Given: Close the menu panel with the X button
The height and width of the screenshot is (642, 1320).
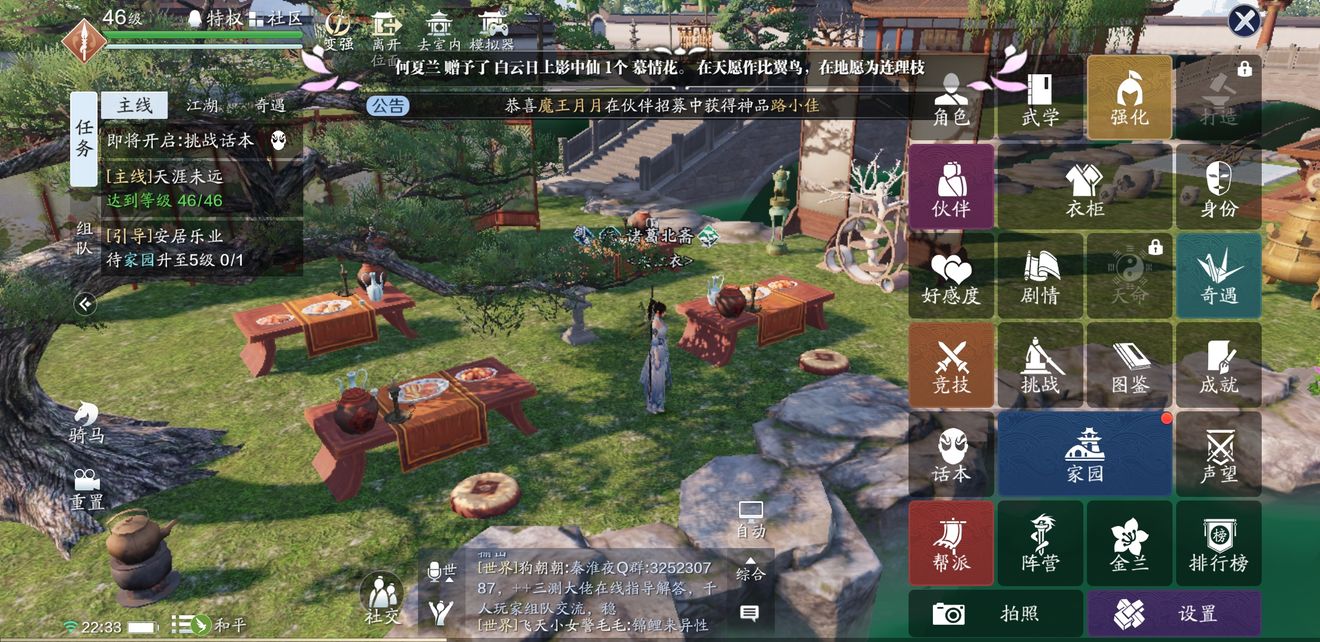Looking at the screenshot, I should 1244,21.
